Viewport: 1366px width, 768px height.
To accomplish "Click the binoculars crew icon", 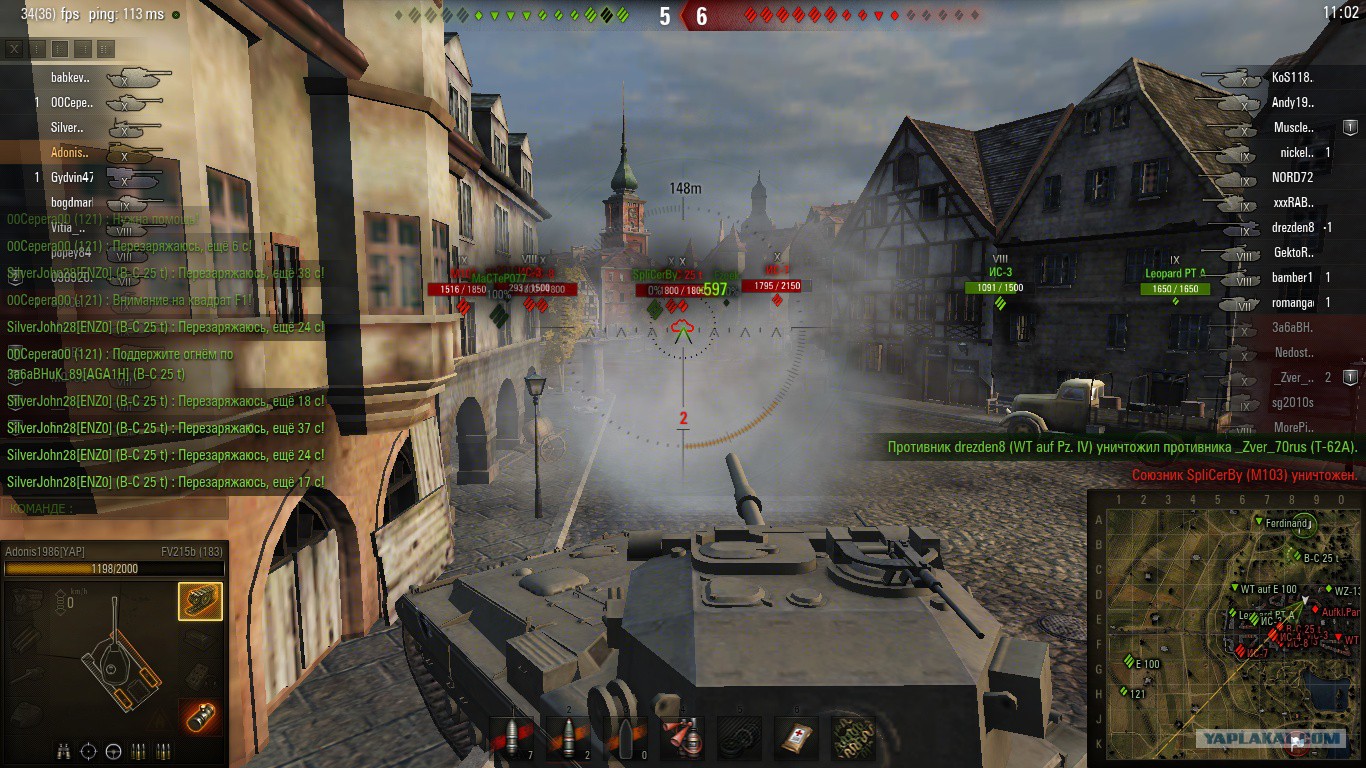I will click(63, 751).
